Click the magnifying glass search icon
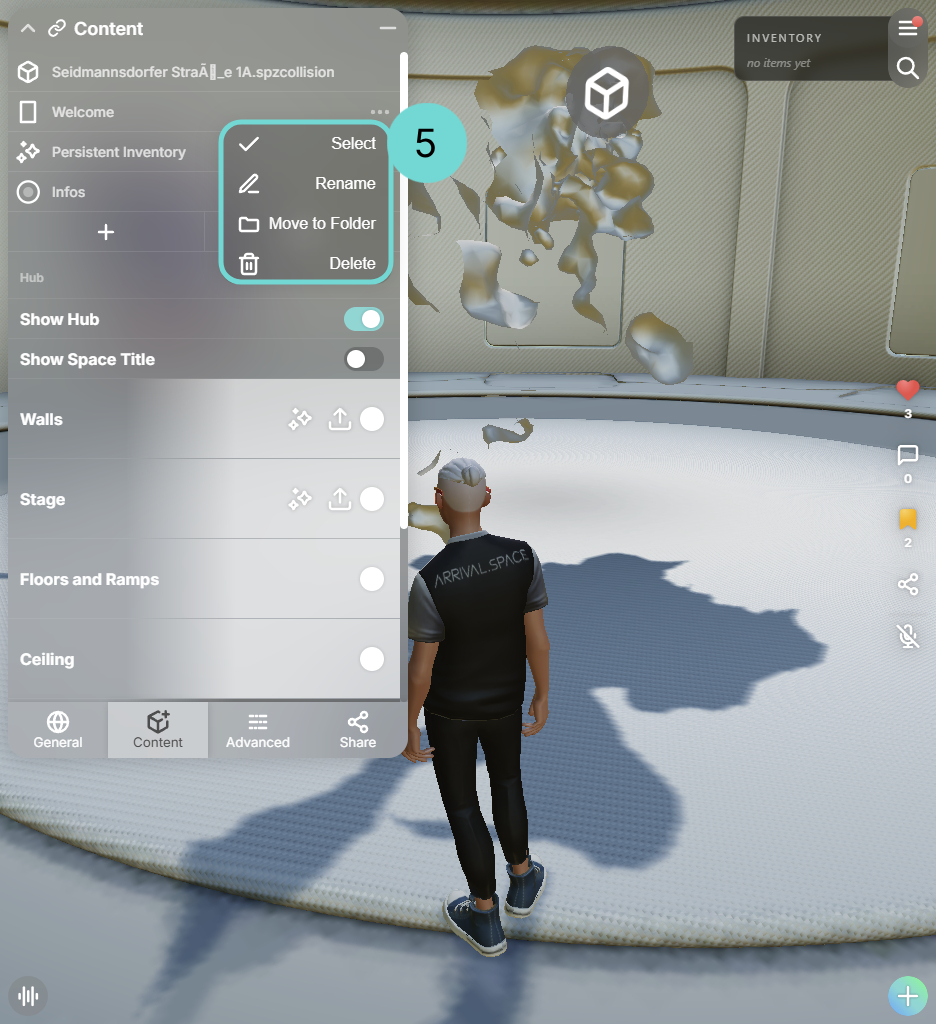Viewport: 936px width, 1024px height. (x=907, y=68)
